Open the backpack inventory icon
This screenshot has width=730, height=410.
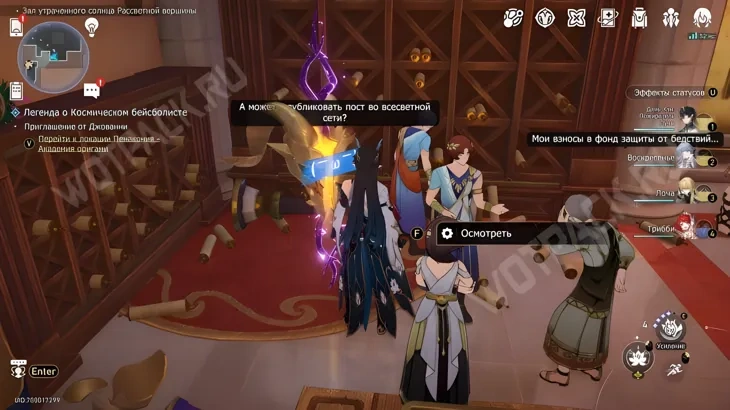[x=640, y=17]
